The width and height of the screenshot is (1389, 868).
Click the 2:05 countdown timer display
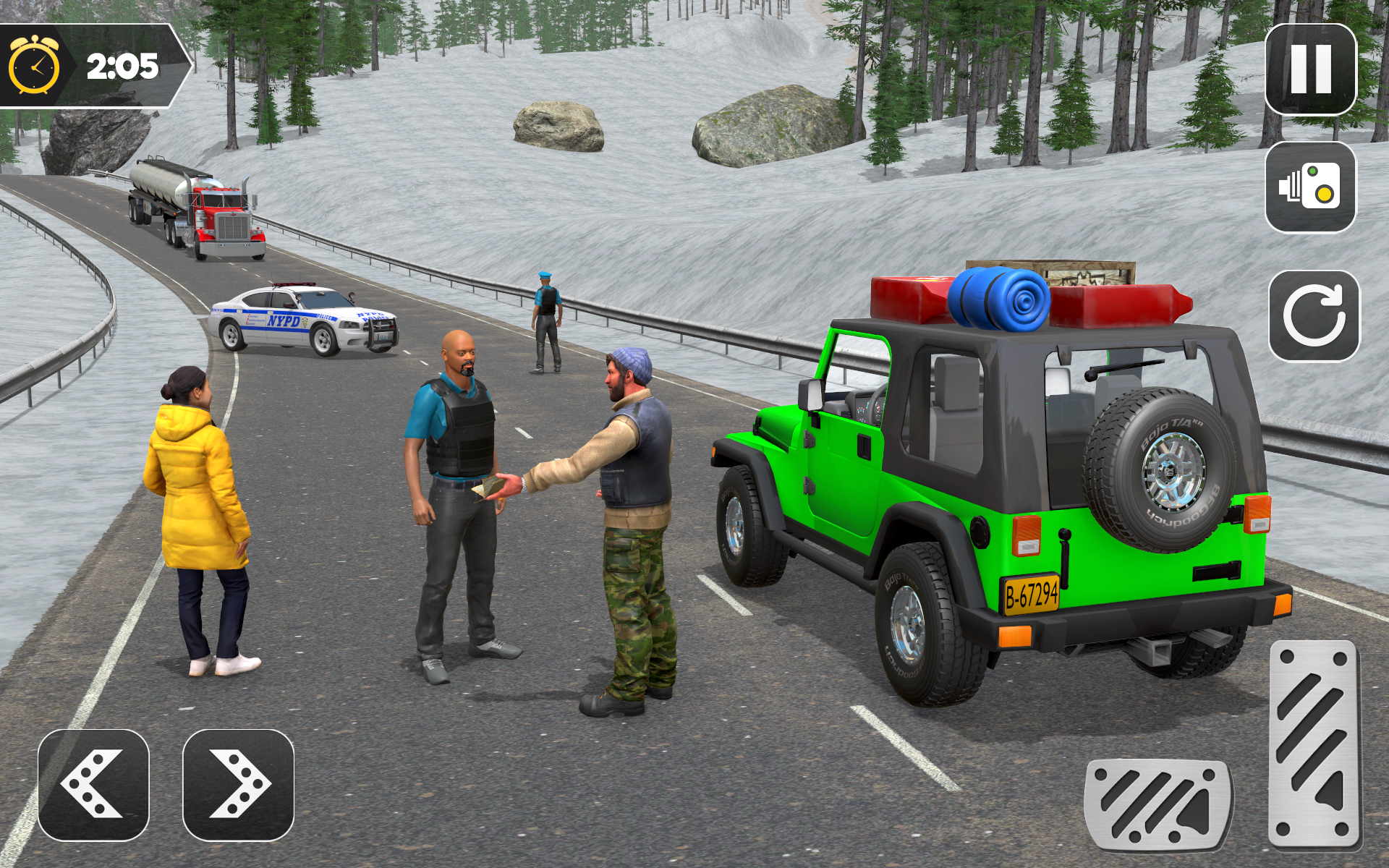click(122, 65)
